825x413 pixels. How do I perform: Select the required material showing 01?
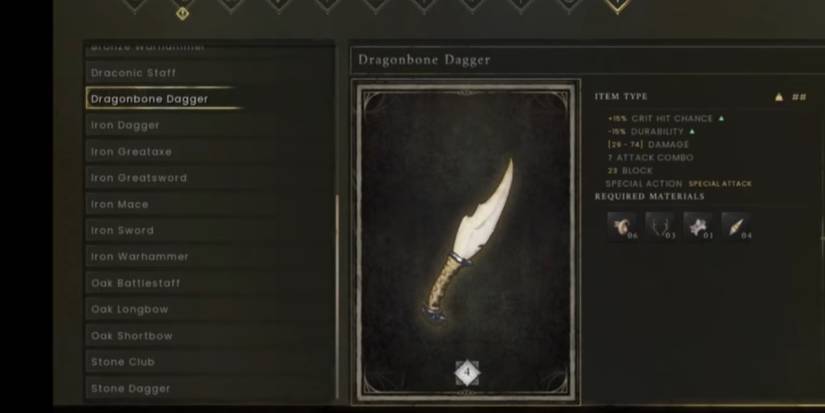697,226
